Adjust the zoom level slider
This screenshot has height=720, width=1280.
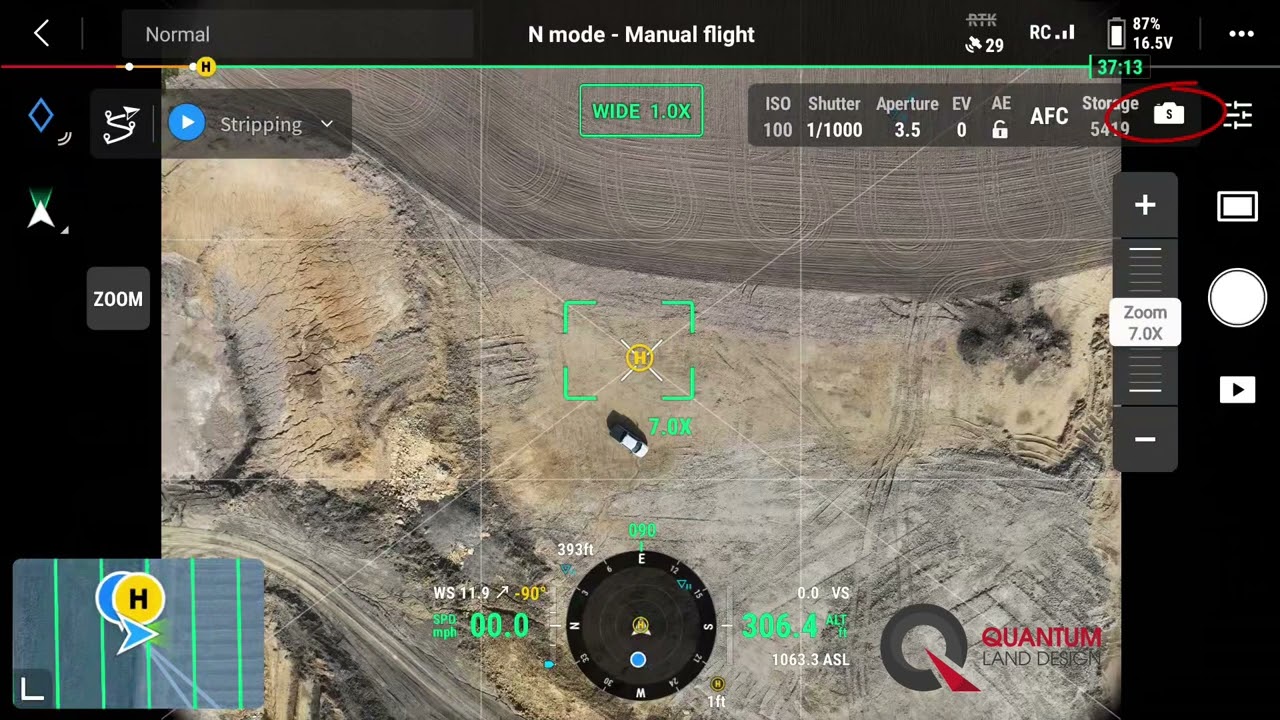click(1145, 320)
